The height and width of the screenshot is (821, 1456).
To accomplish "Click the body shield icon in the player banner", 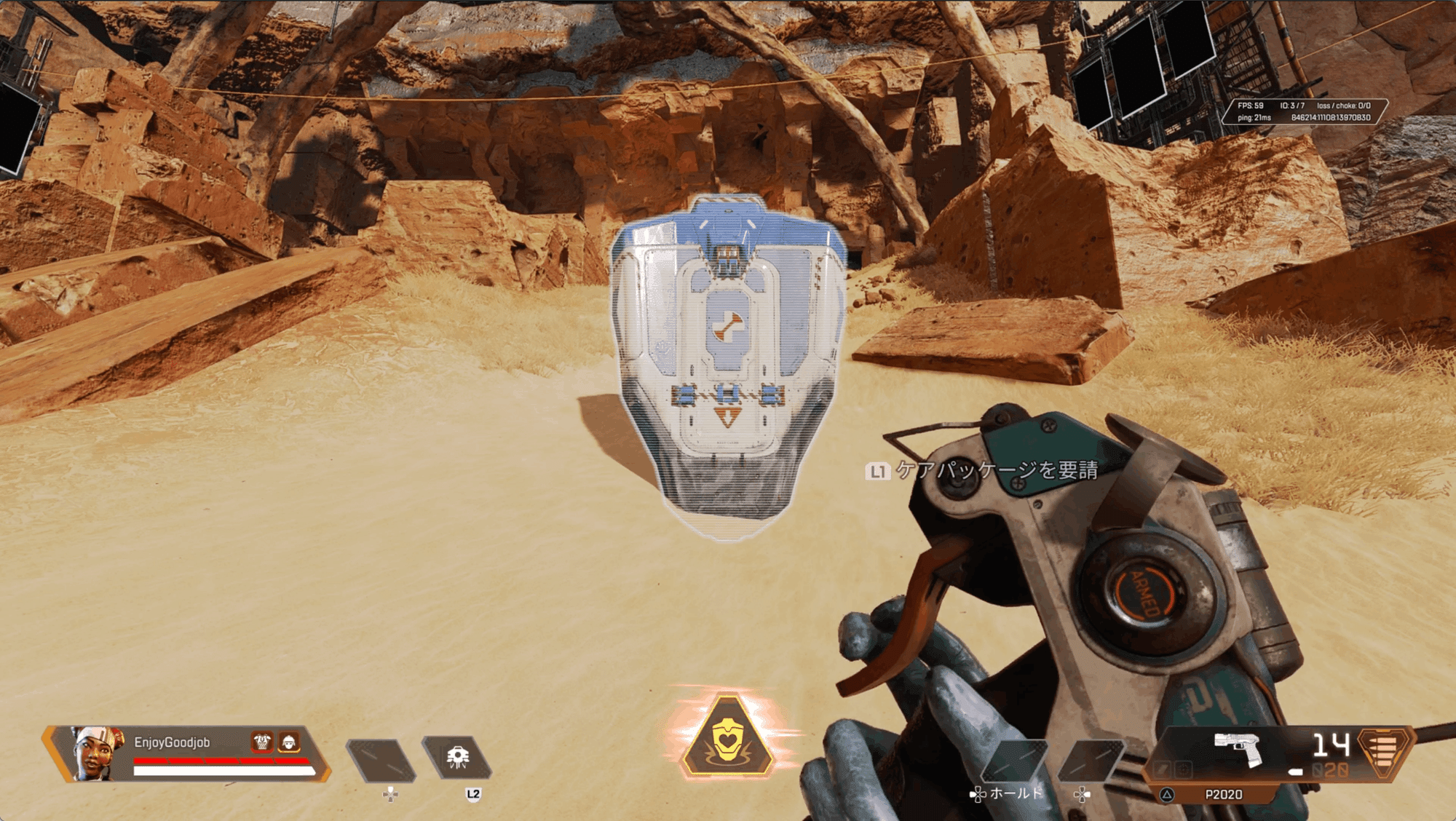I will (261, 742).
